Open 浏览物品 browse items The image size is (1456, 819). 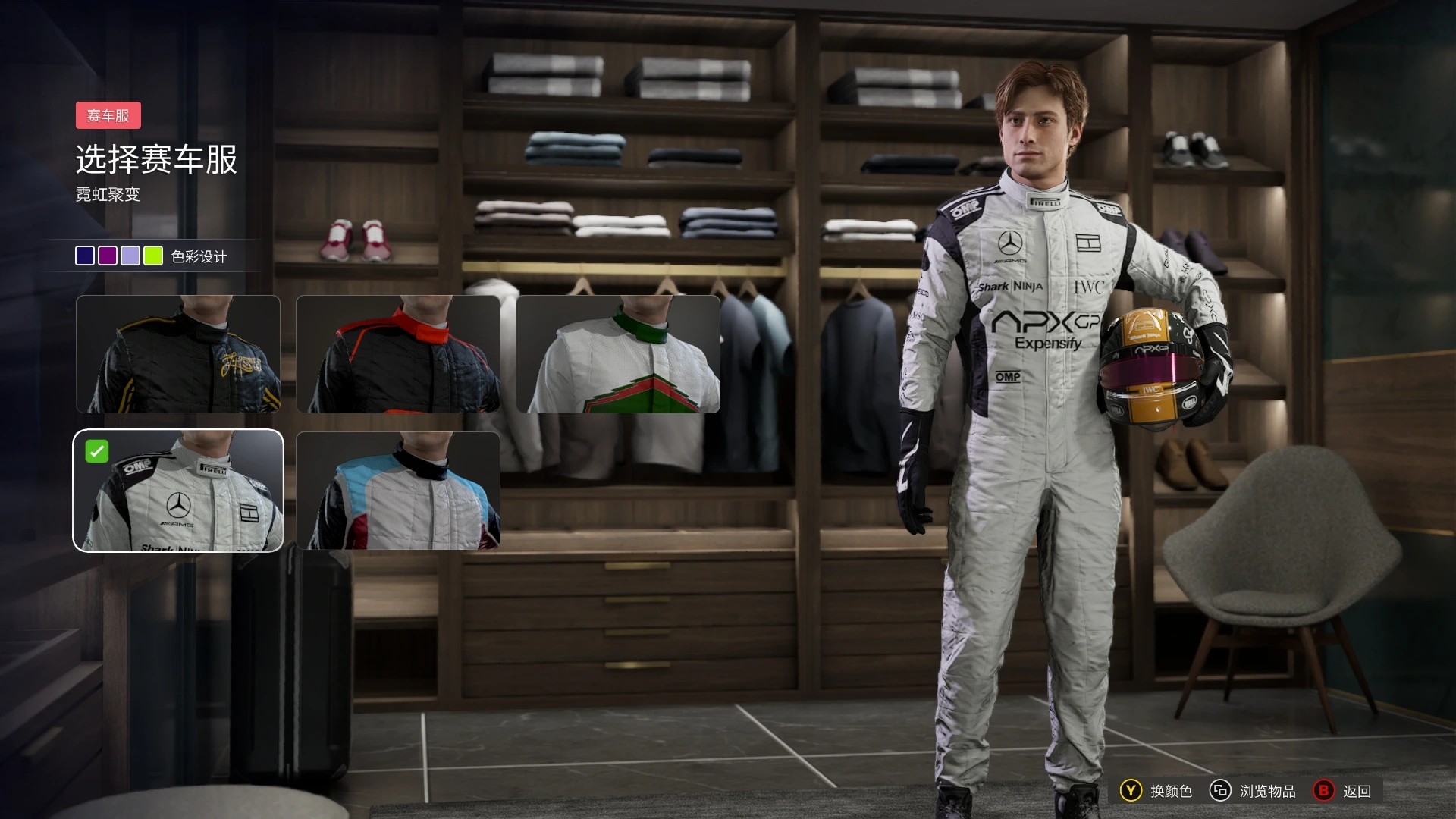1253,791
